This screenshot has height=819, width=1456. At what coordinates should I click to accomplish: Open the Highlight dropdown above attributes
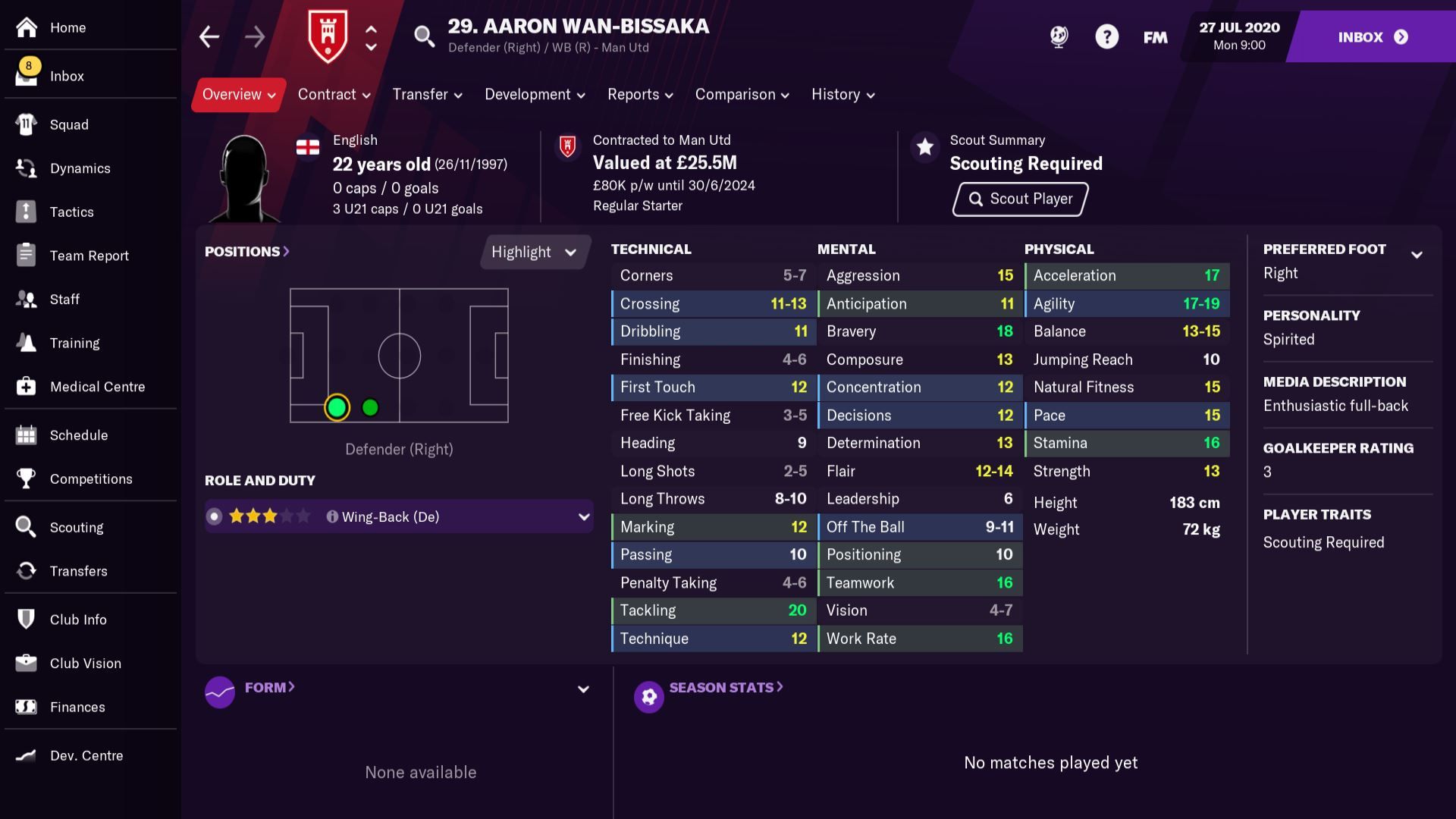[534, 252]
